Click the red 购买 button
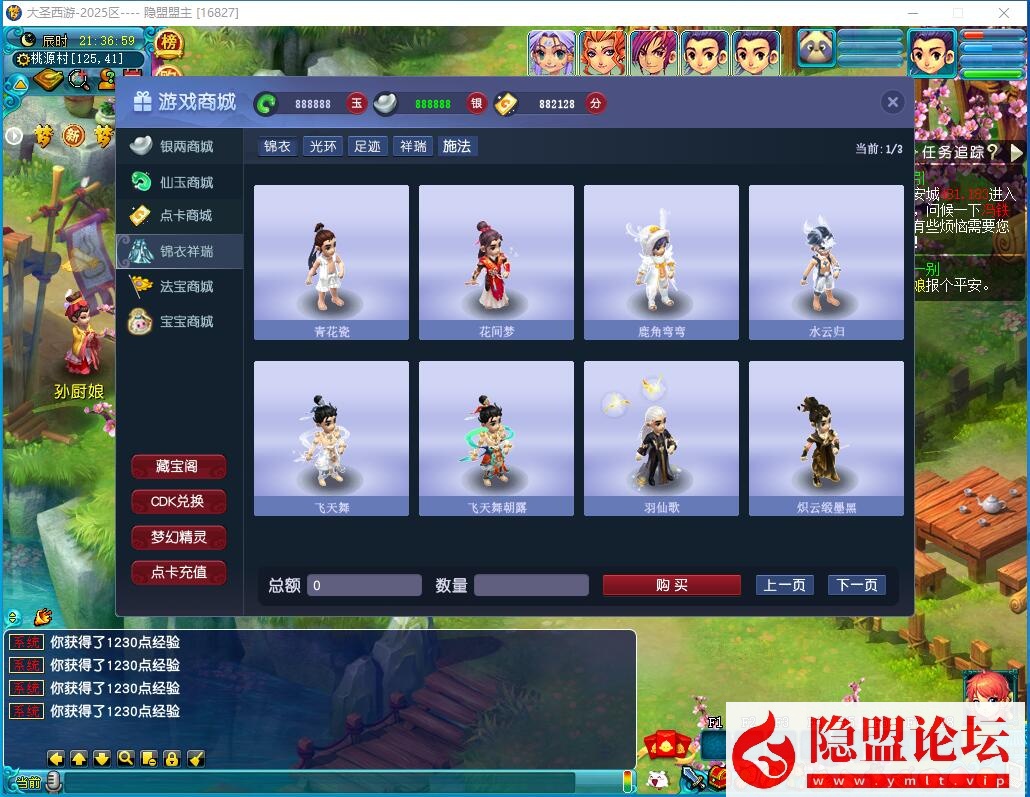 click(671, 585)
